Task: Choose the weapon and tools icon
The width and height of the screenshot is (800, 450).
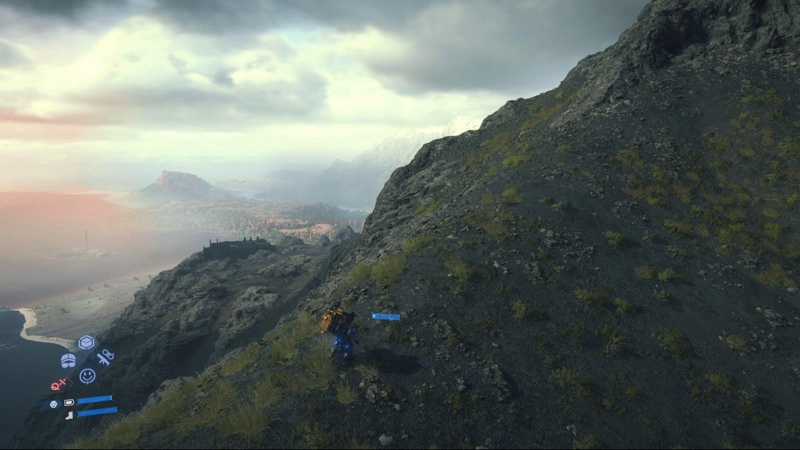Action: [x=105, y=357]
